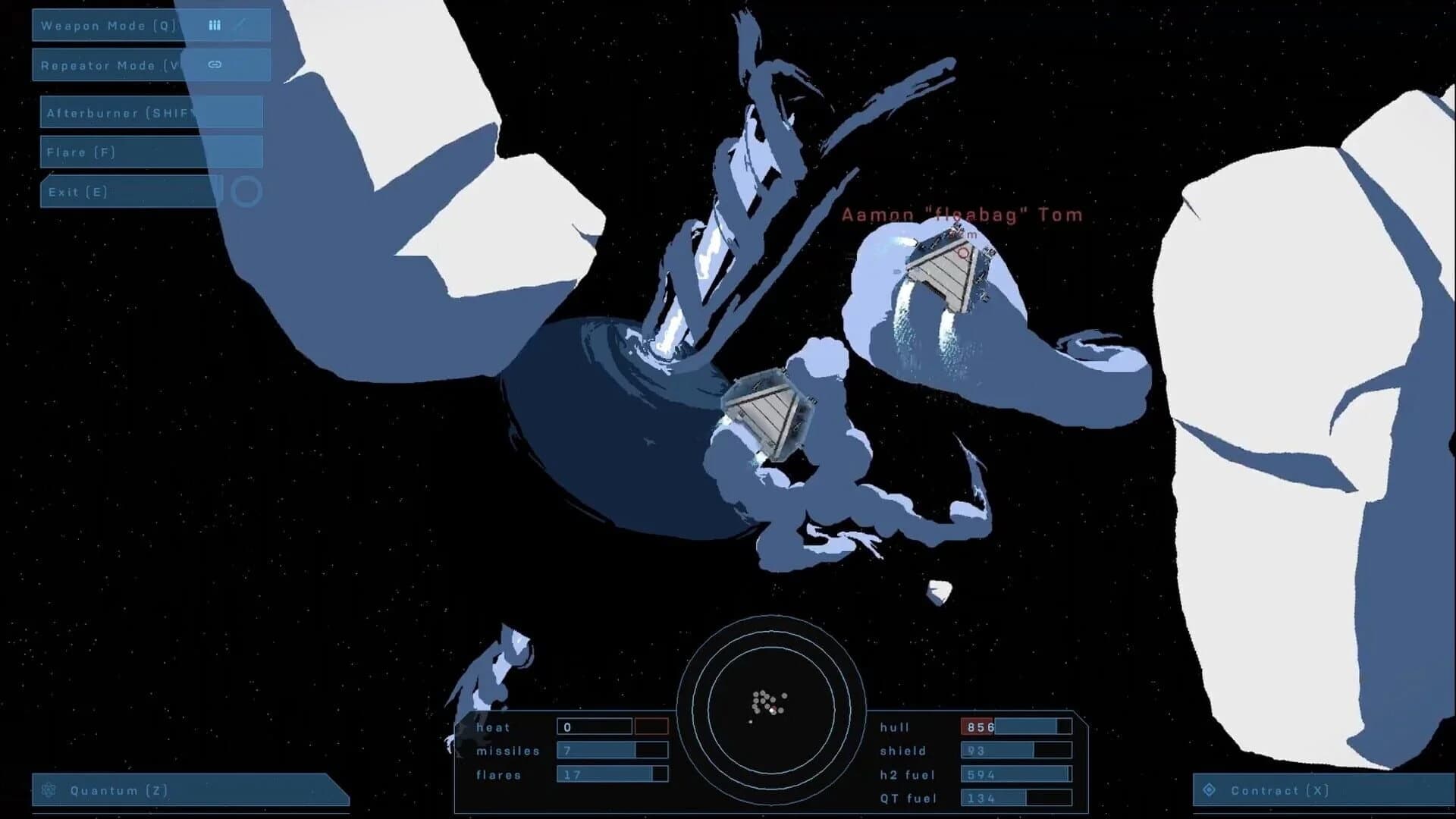Select the Flare (F) entry in the menu

(80, 152)
